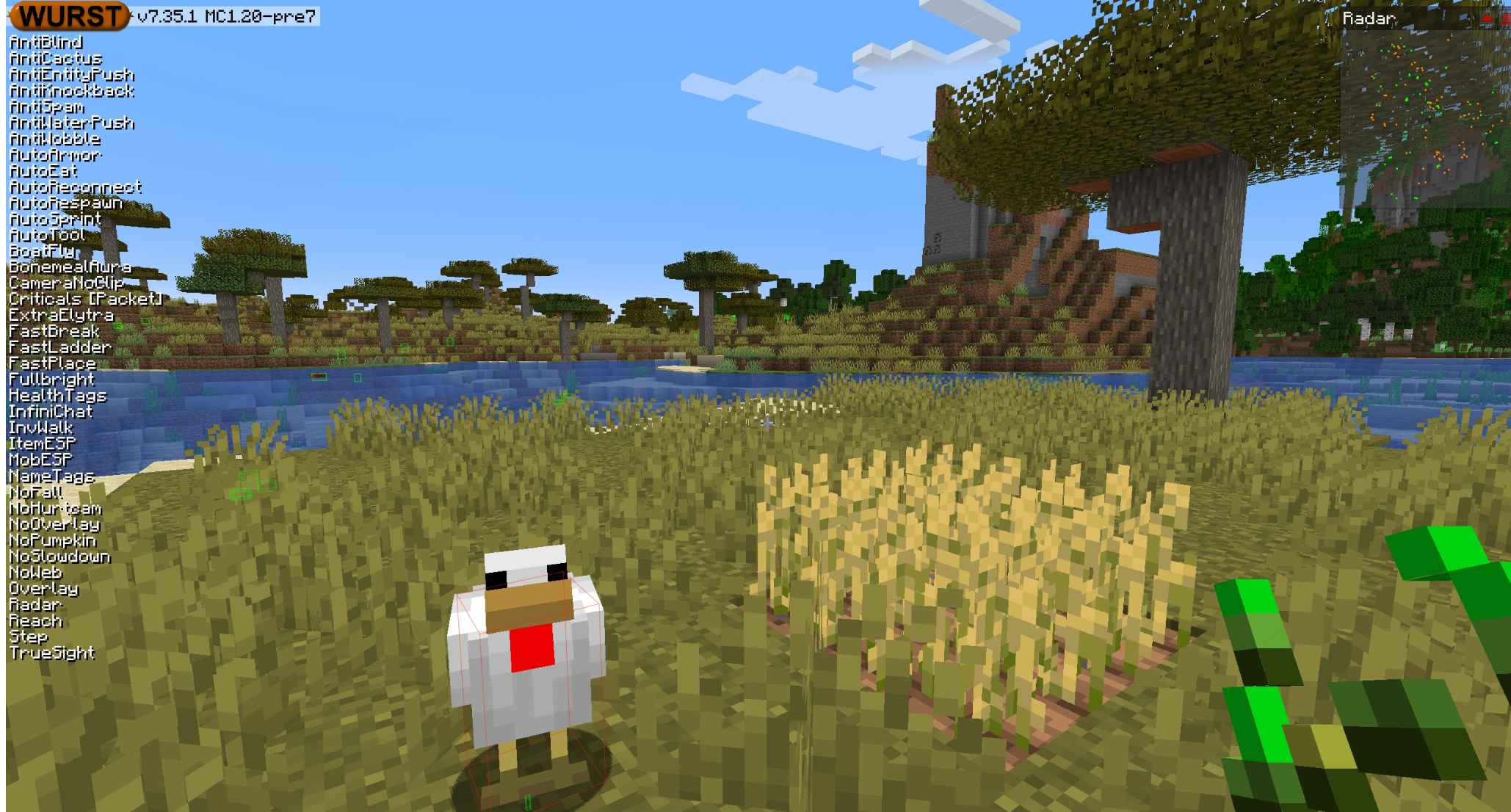This screenshot has height=812, width=1511.
Task: Toggle the Fullbright hack
Action: point(51,379)
